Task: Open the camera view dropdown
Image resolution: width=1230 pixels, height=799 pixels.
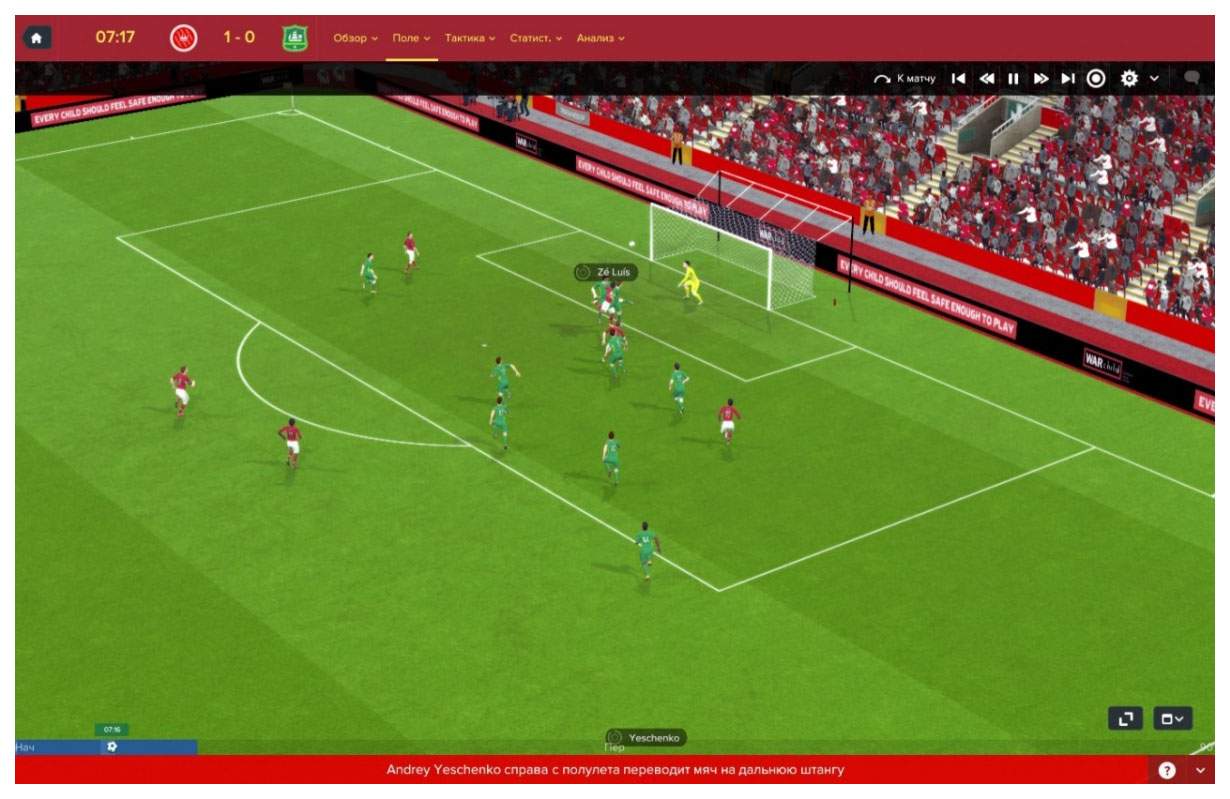Action: [1173, 718]
